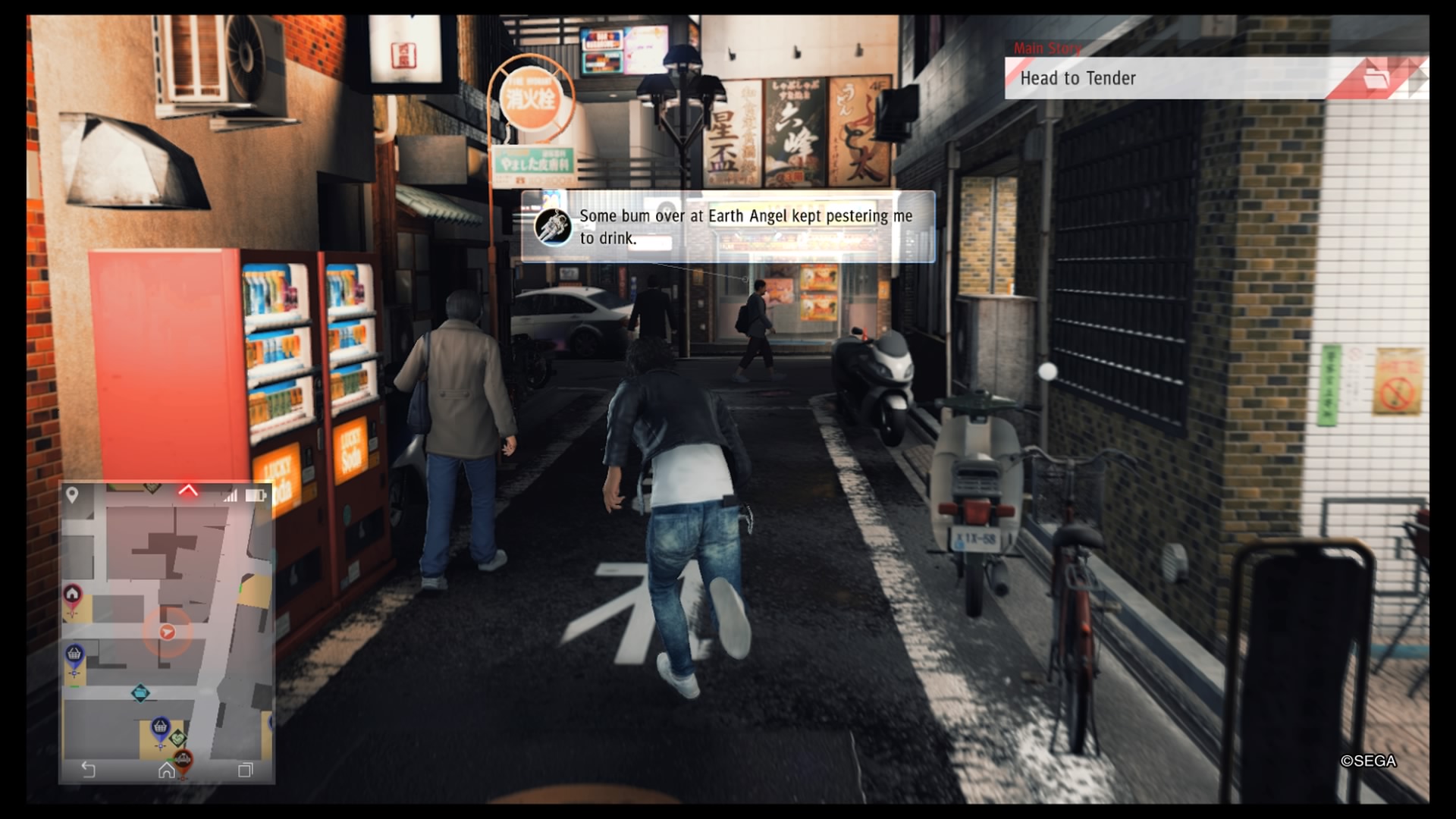Viewport: 1456px width, 819px height.
Task: Click the phone back arrow under the minimap
Action: pos(89,770)
